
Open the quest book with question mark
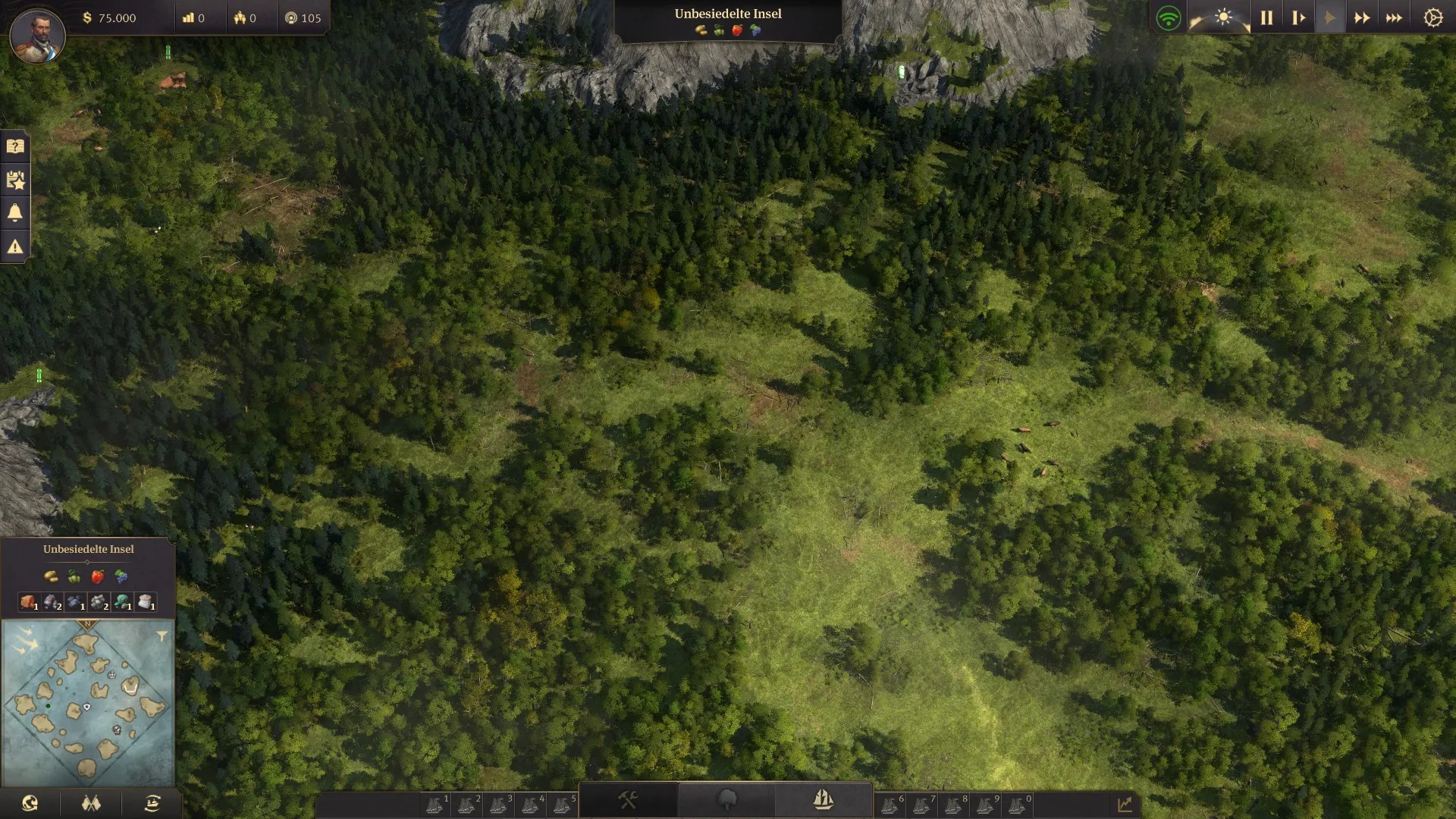pyautogui.click(x=15, y=146)
